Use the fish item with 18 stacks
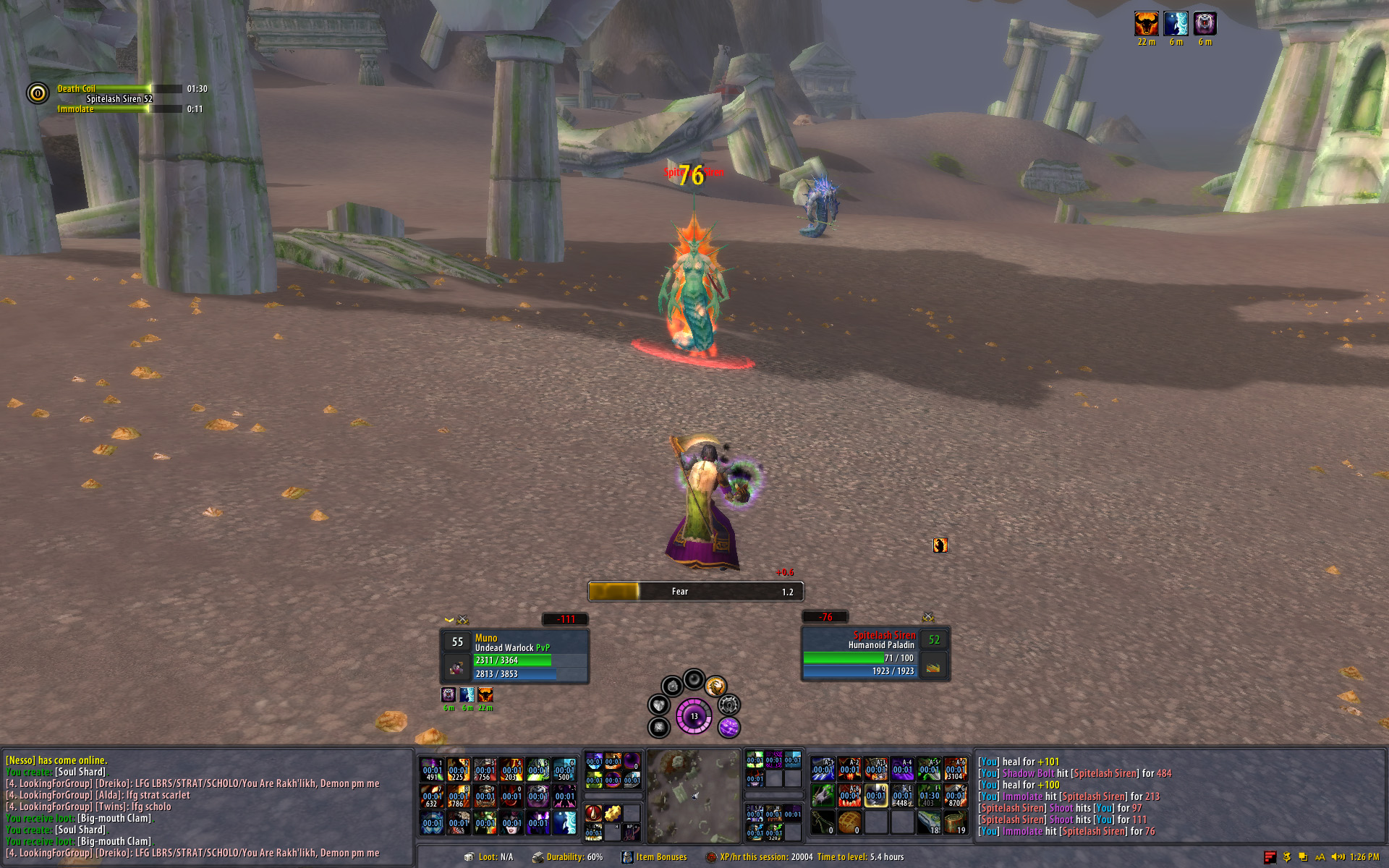This screenshot has height=868, width=1389. point(929,822)
